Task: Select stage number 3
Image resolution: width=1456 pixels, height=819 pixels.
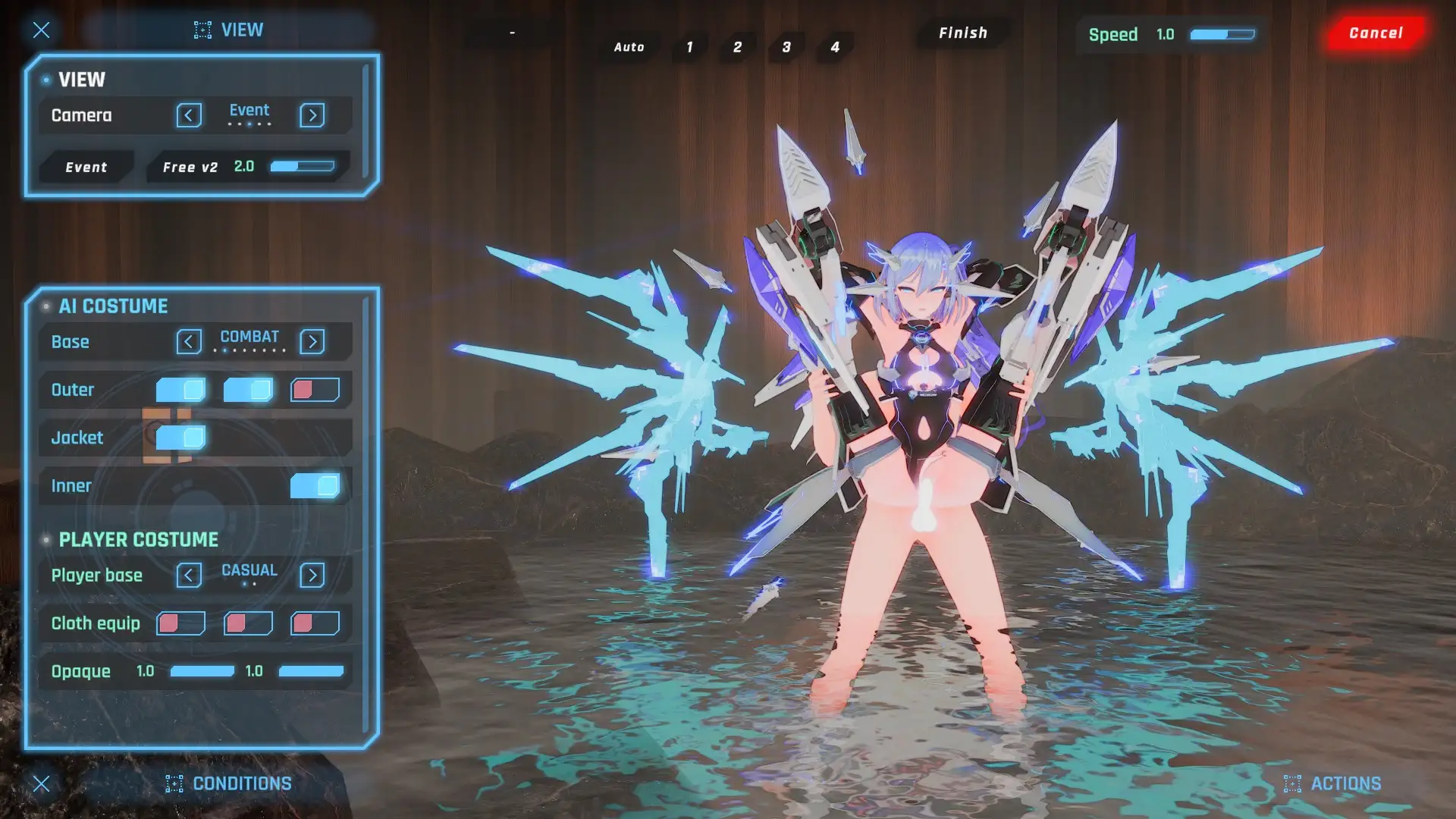Action: click(x=786, y=47)
